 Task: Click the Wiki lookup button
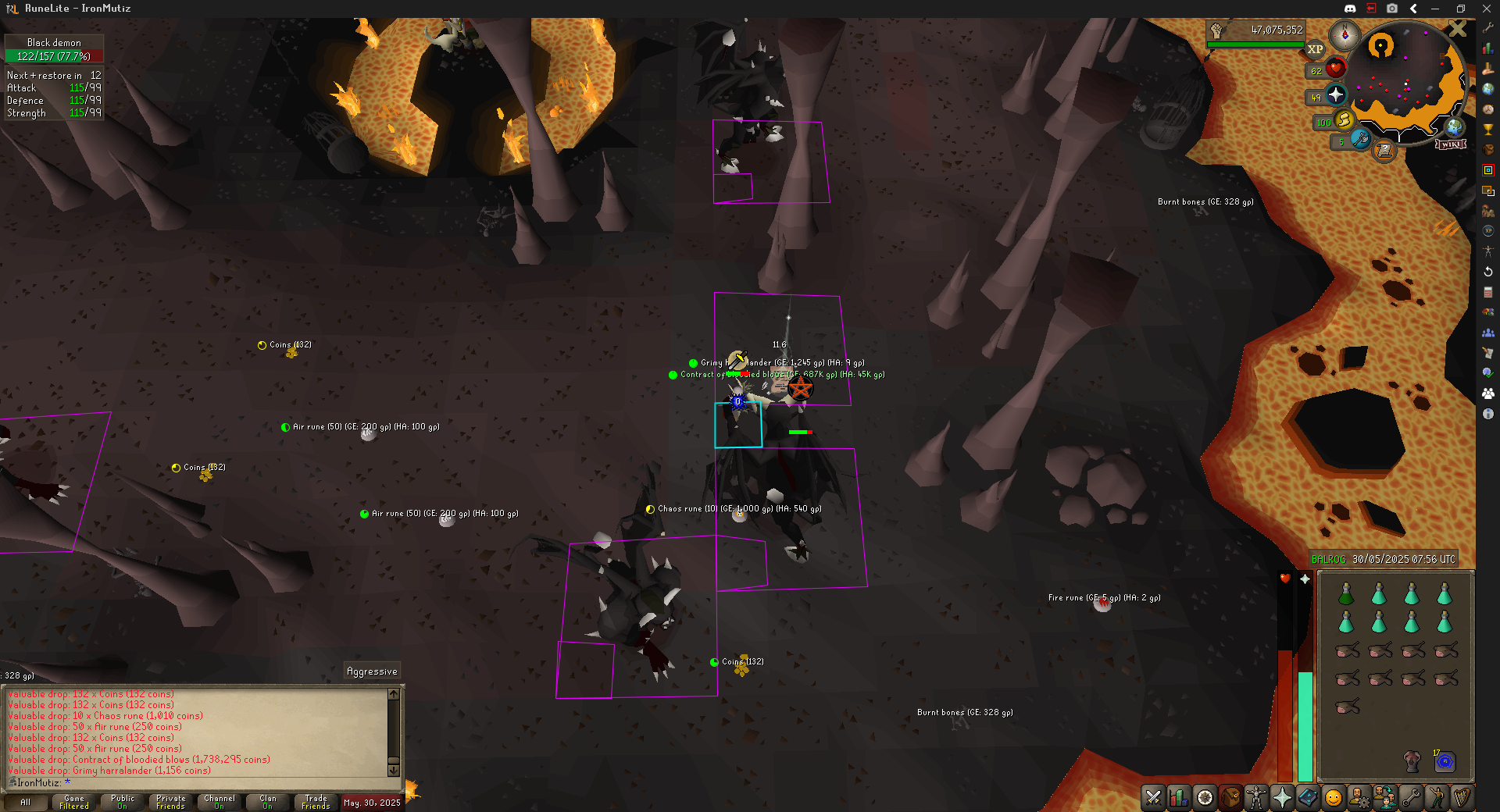1451,144
